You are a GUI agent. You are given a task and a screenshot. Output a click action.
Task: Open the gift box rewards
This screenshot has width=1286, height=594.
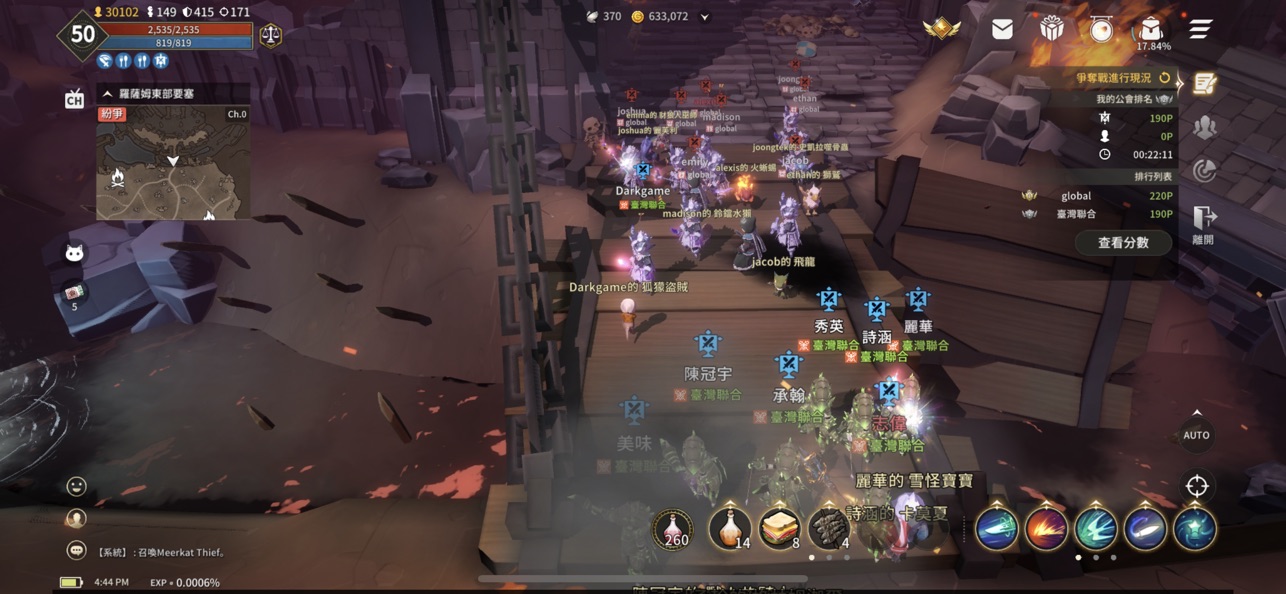(1051, 30)
